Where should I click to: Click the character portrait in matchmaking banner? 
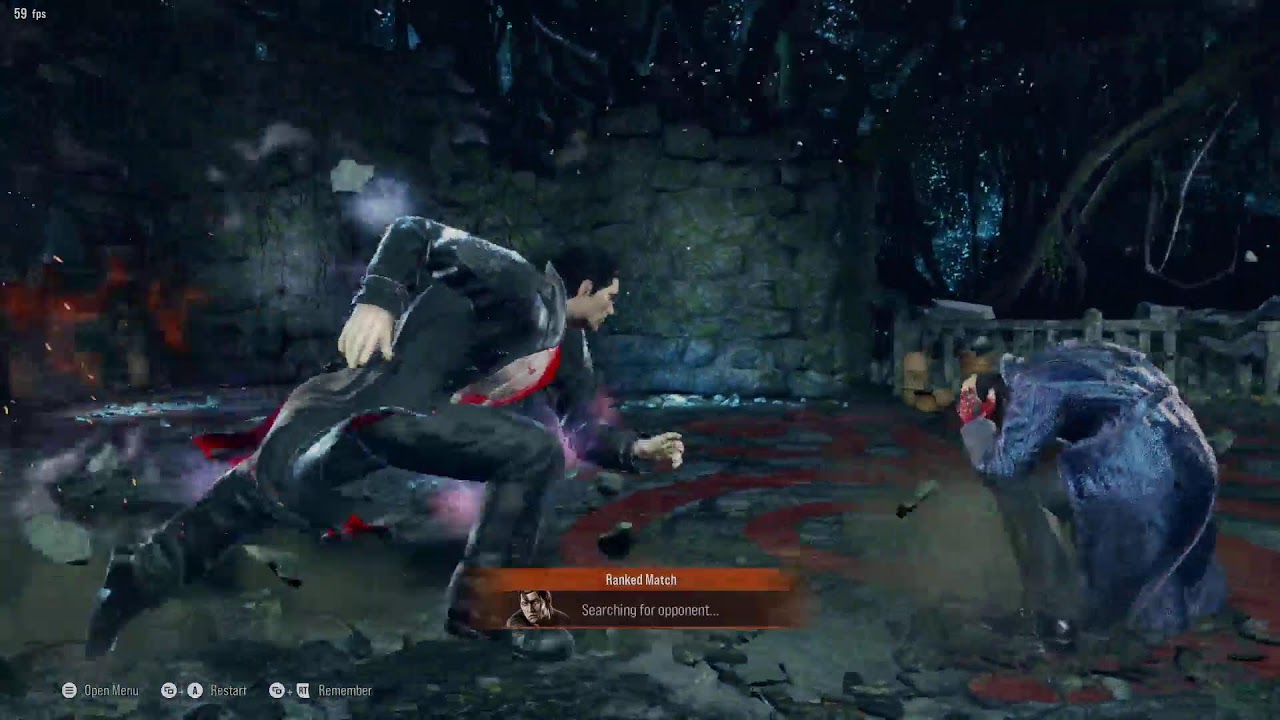(x=534, y=609)
